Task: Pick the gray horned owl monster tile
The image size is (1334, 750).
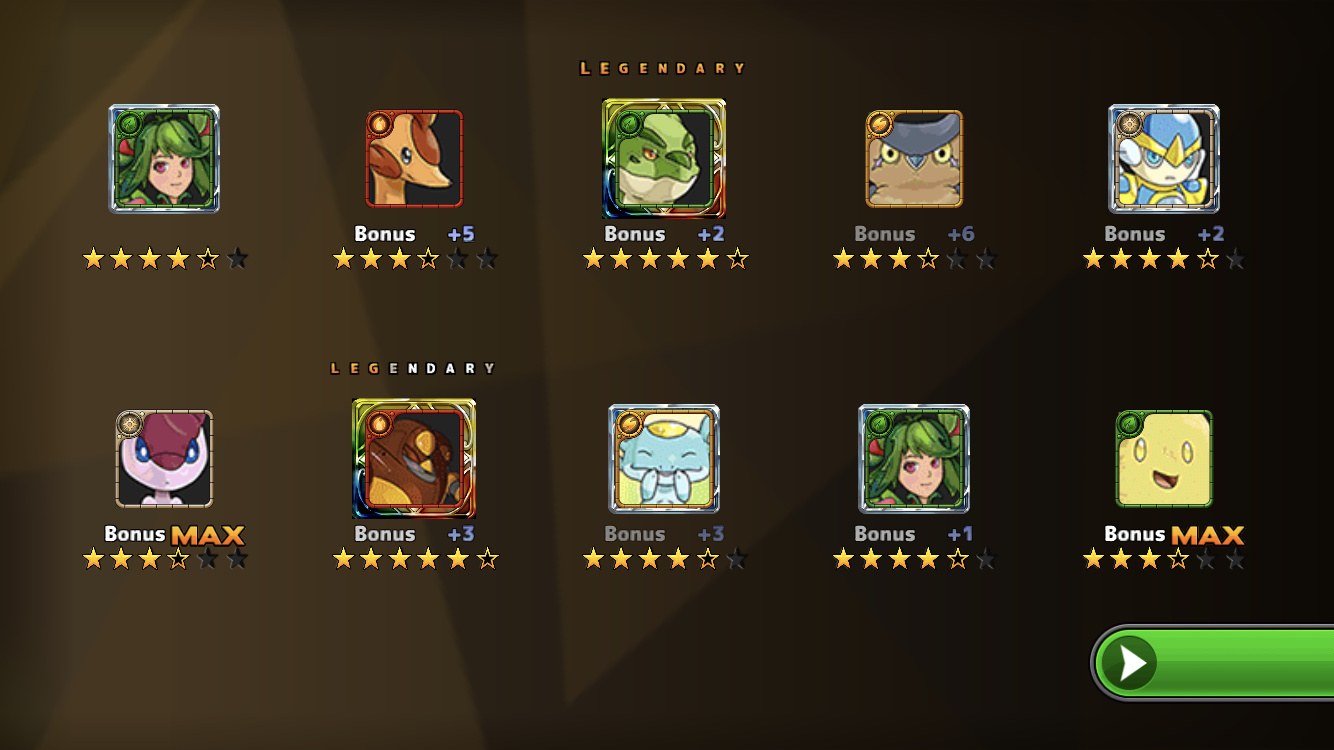Action: 914,159
